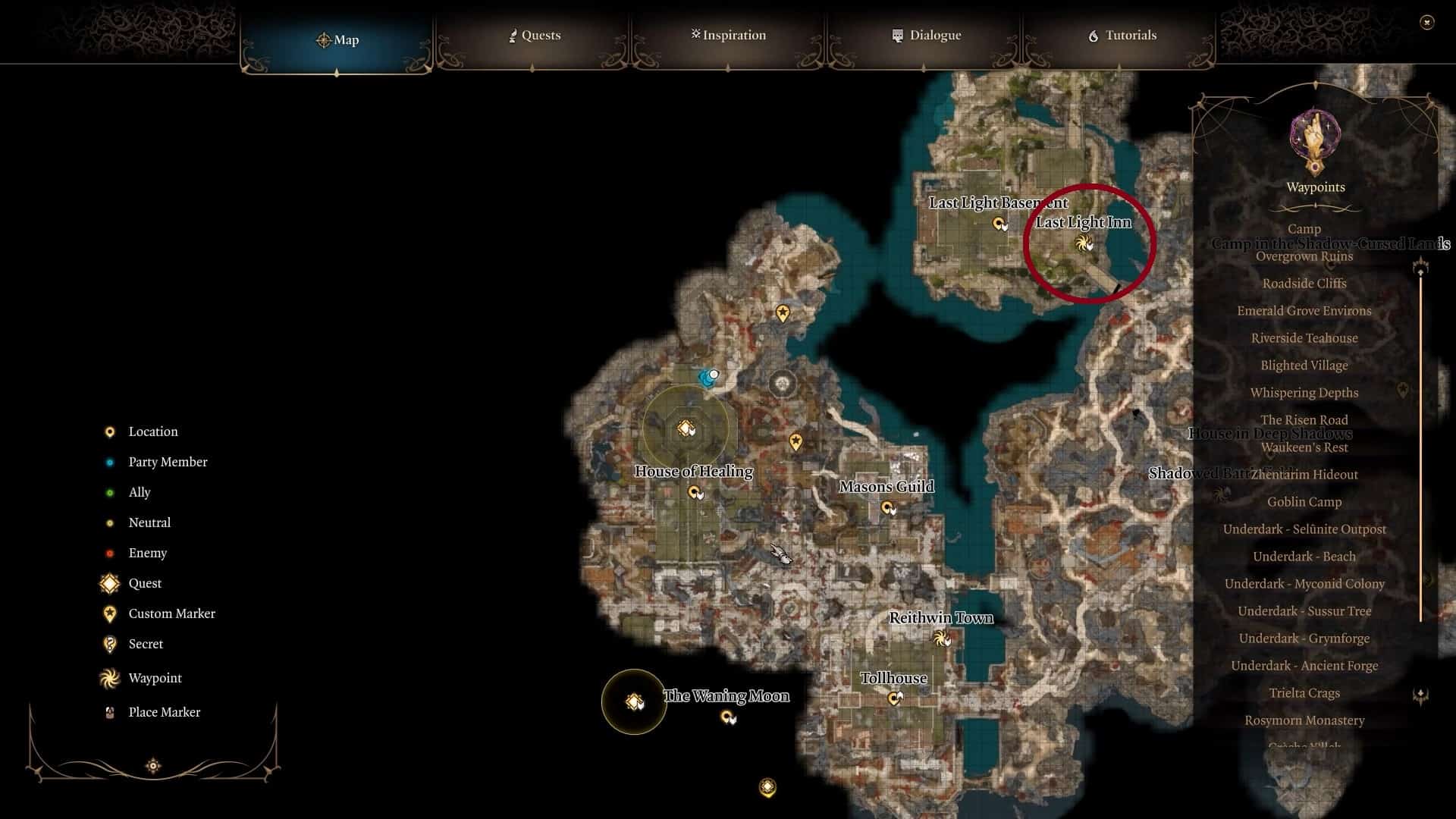Viewport: 1456px width, 819px height.
Task: Select the Reithwin Town waypoint marker
Action: tap(941, 639)
